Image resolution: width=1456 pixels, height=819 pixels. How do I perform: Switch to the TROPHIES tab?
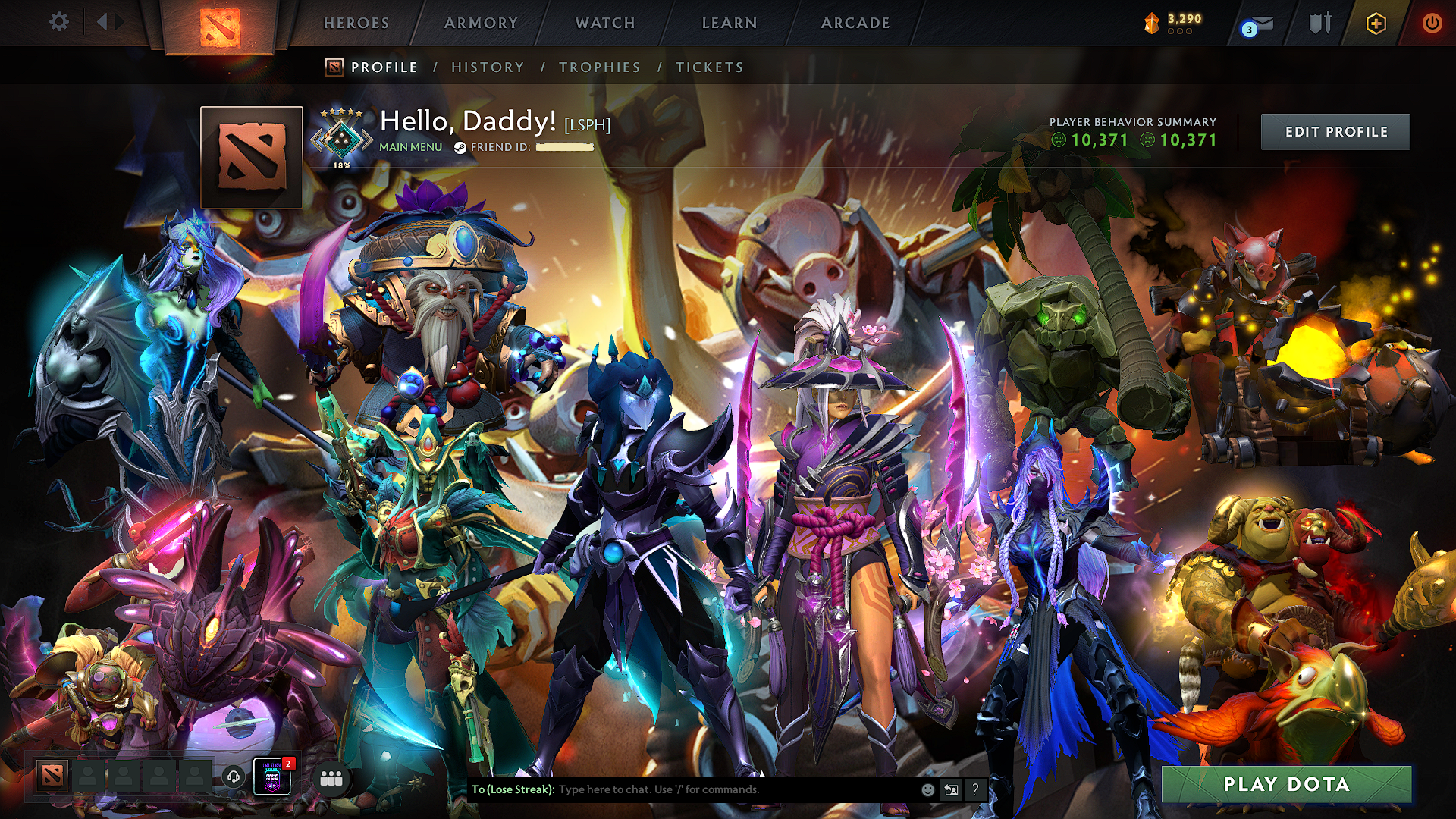(x=598, y=67)
